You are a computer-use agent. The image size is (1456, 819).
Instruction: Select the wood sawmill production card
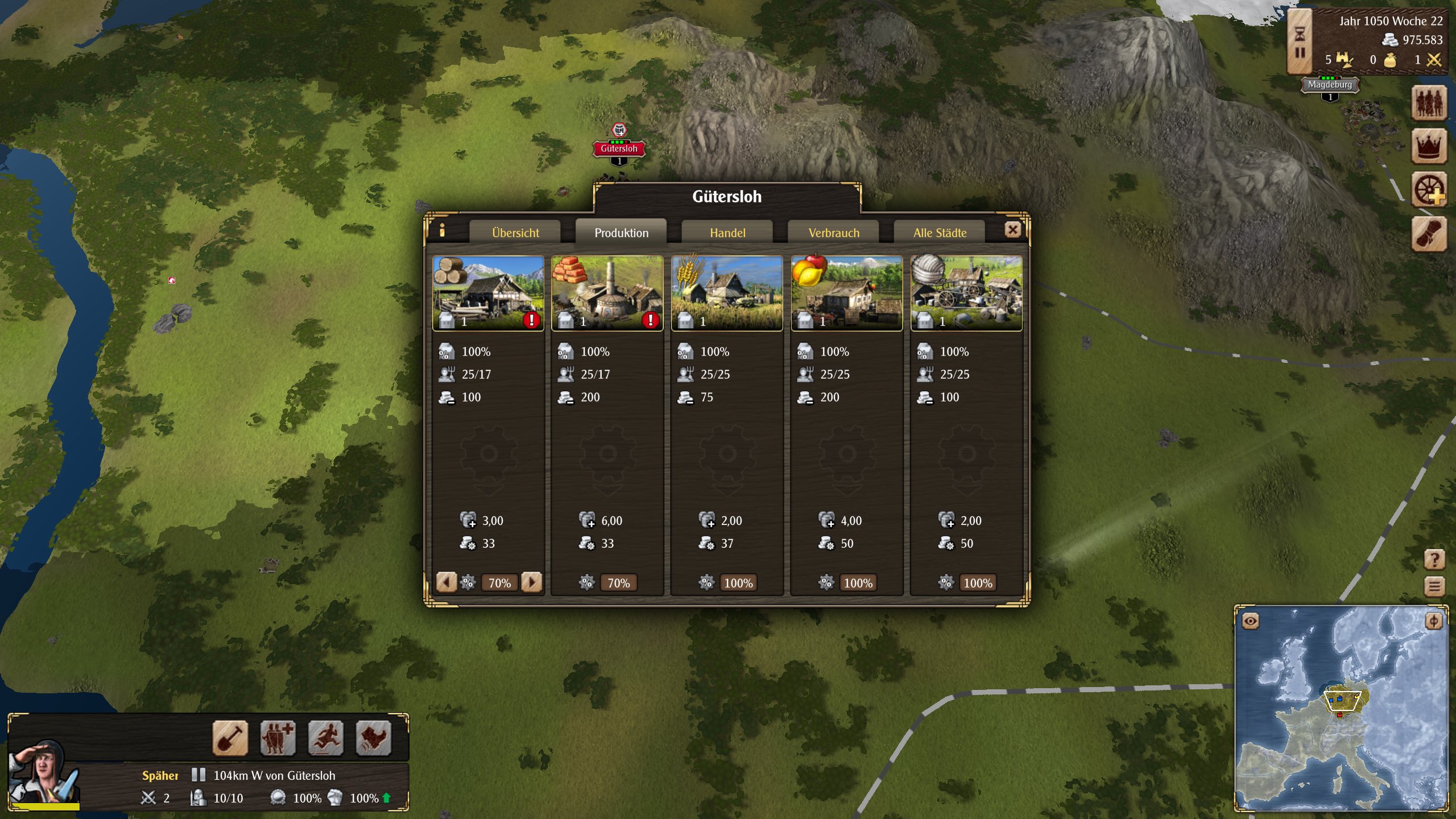(x=488, y=293)
